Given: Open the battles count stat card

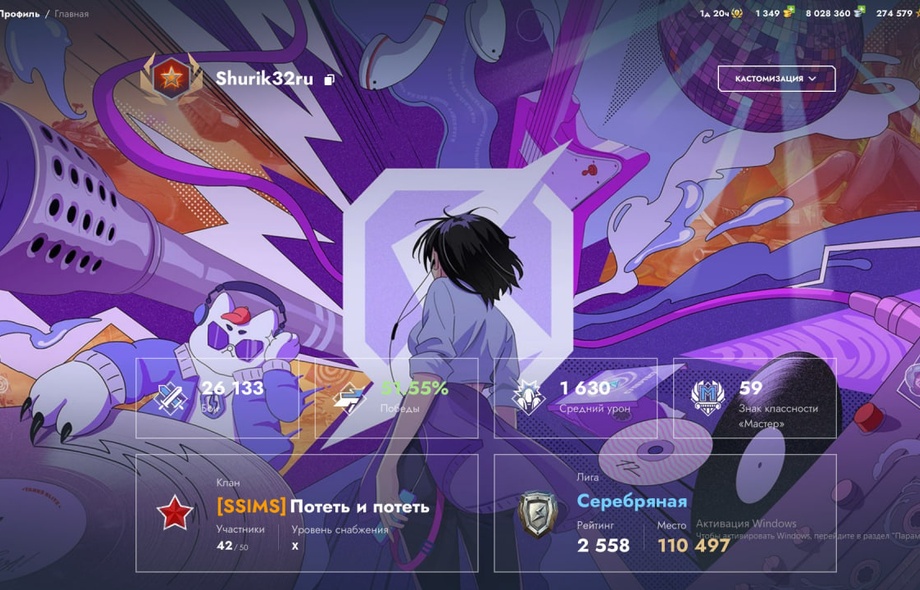Looking at the screenshot, I should pos(225,398).
